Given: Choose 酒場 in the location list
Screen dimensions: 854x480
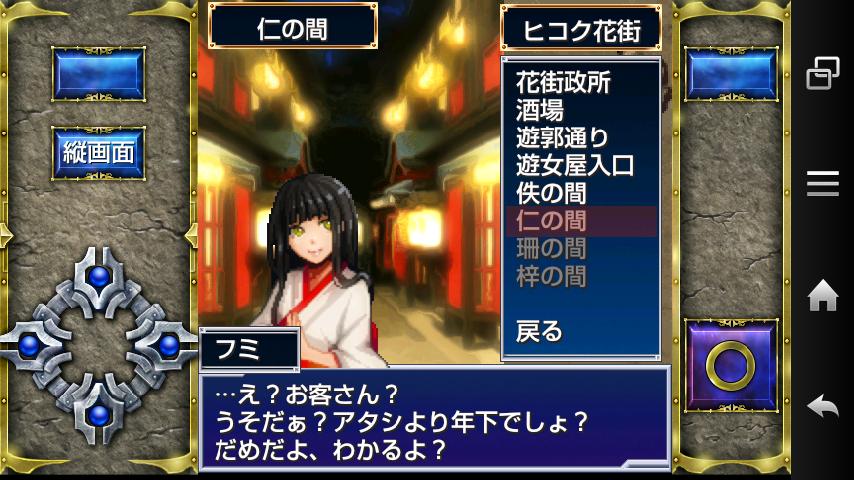Looking at the screenshot, I should 540,109.
